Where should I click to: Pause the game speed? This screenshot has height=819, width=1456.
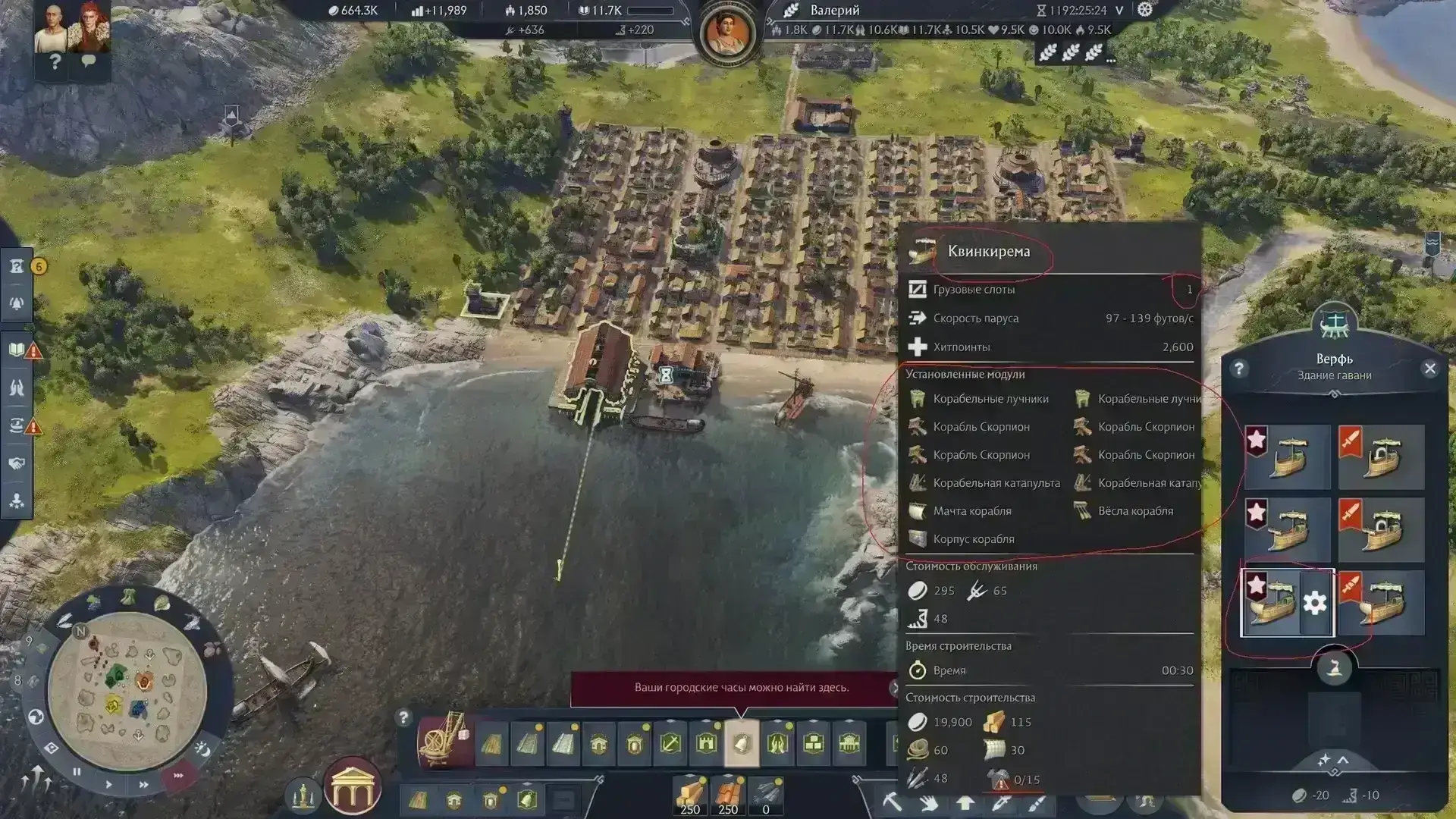click(77, 772)
